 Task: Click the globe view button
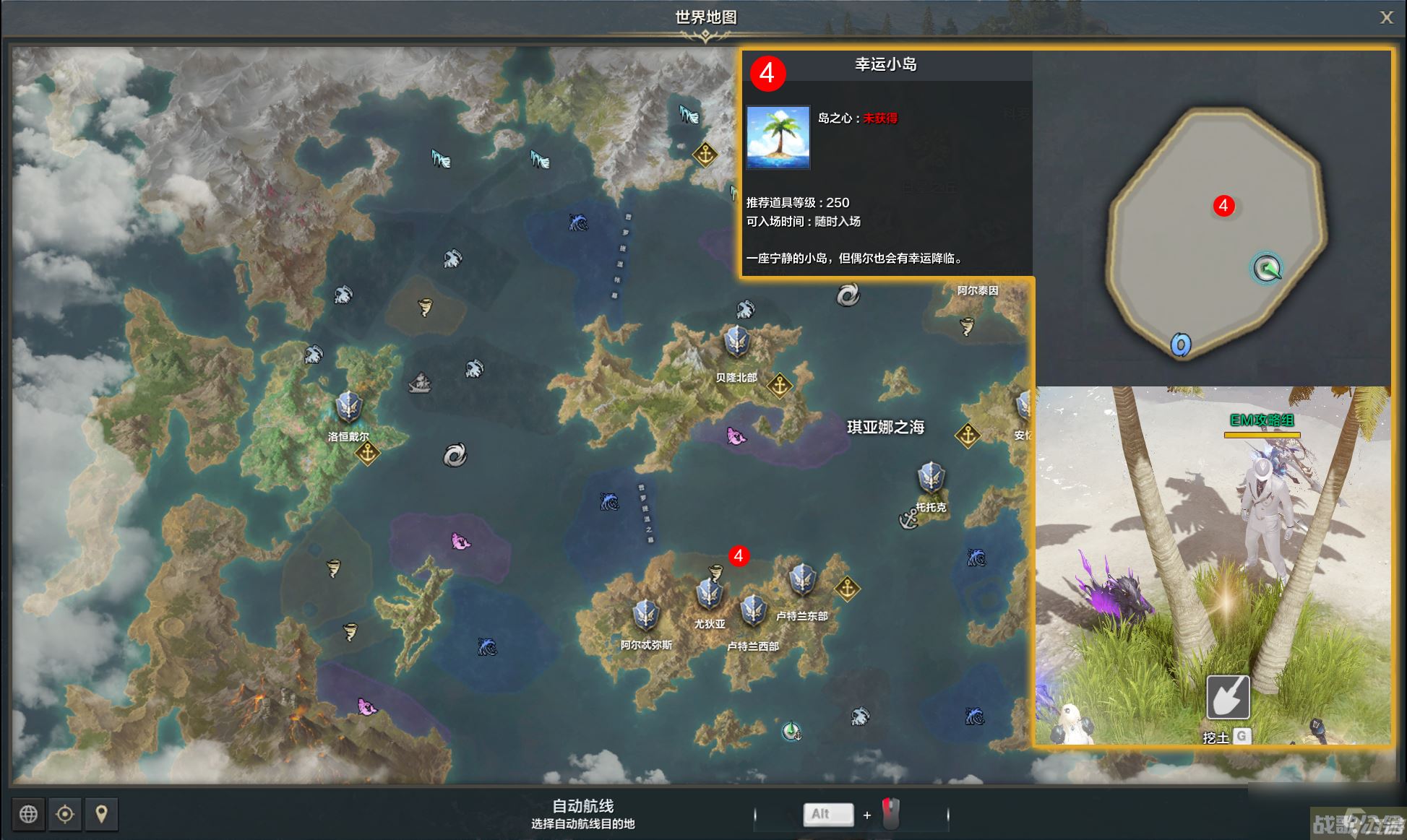[29, 814]
